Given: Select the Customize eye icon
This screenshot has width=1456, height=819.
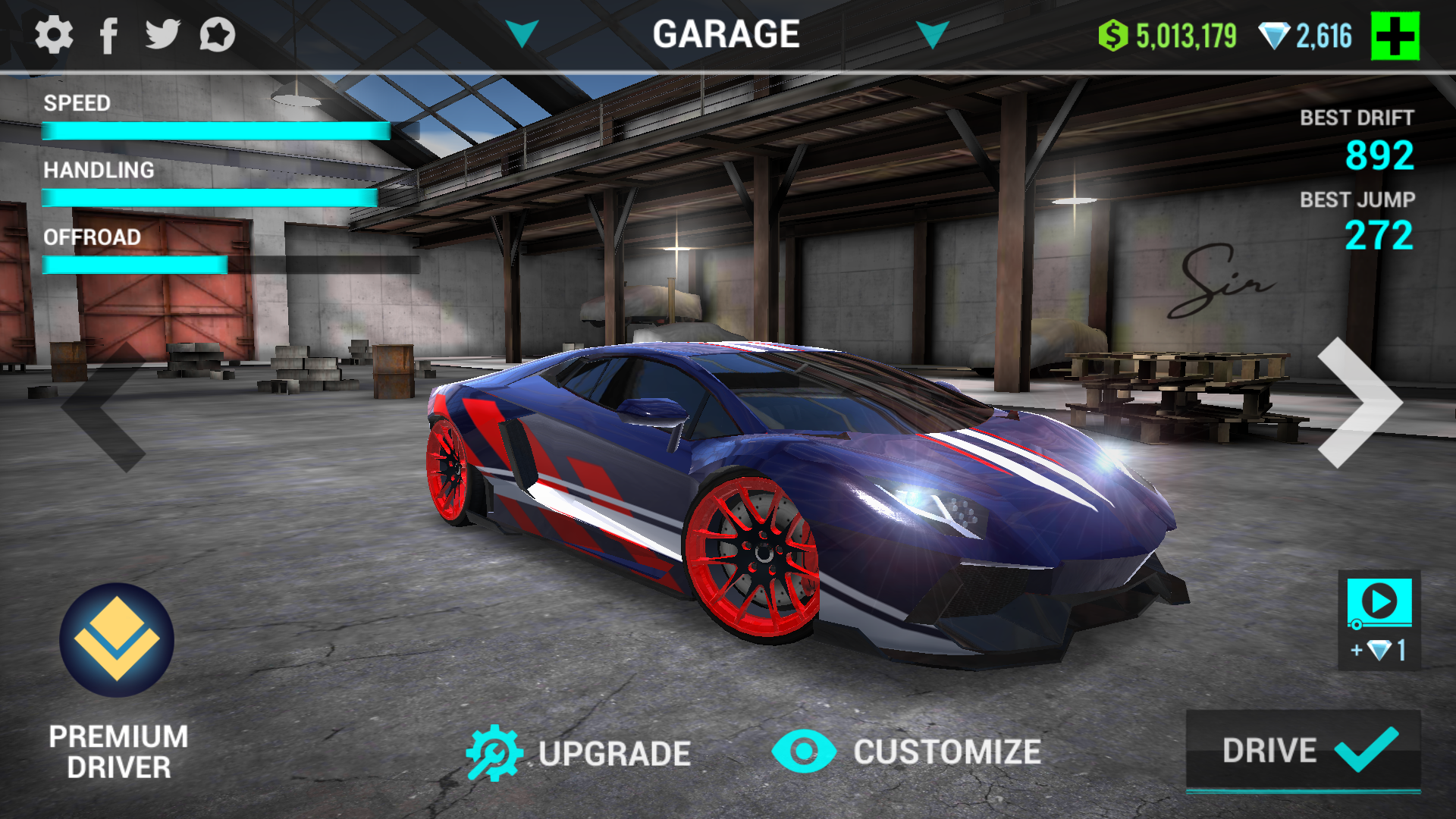Looking at the screenshot, I should pyautogui.click(x=804, y=752).
